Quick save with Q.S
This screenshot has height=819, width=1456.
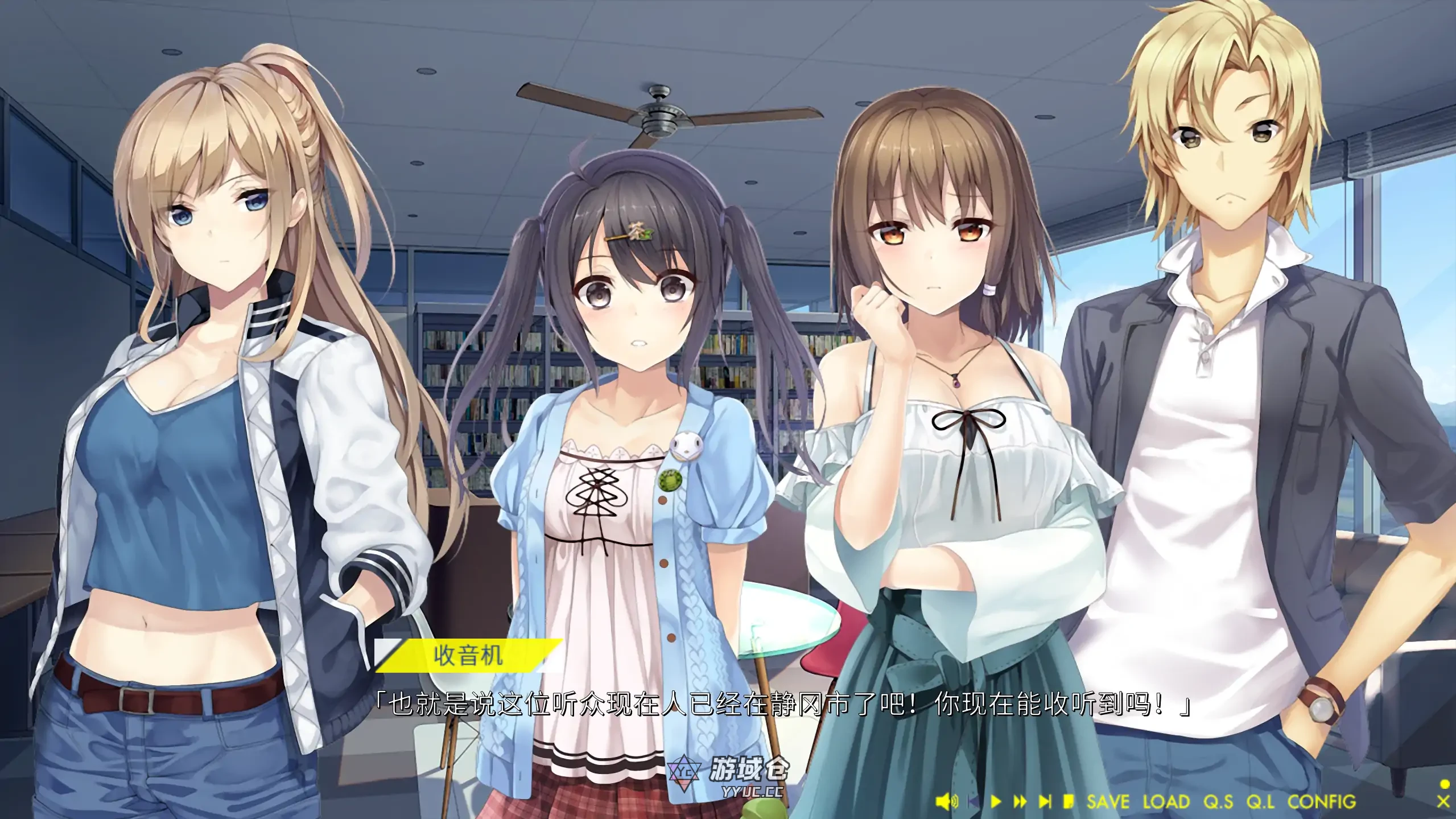[x=1218, y=802]
